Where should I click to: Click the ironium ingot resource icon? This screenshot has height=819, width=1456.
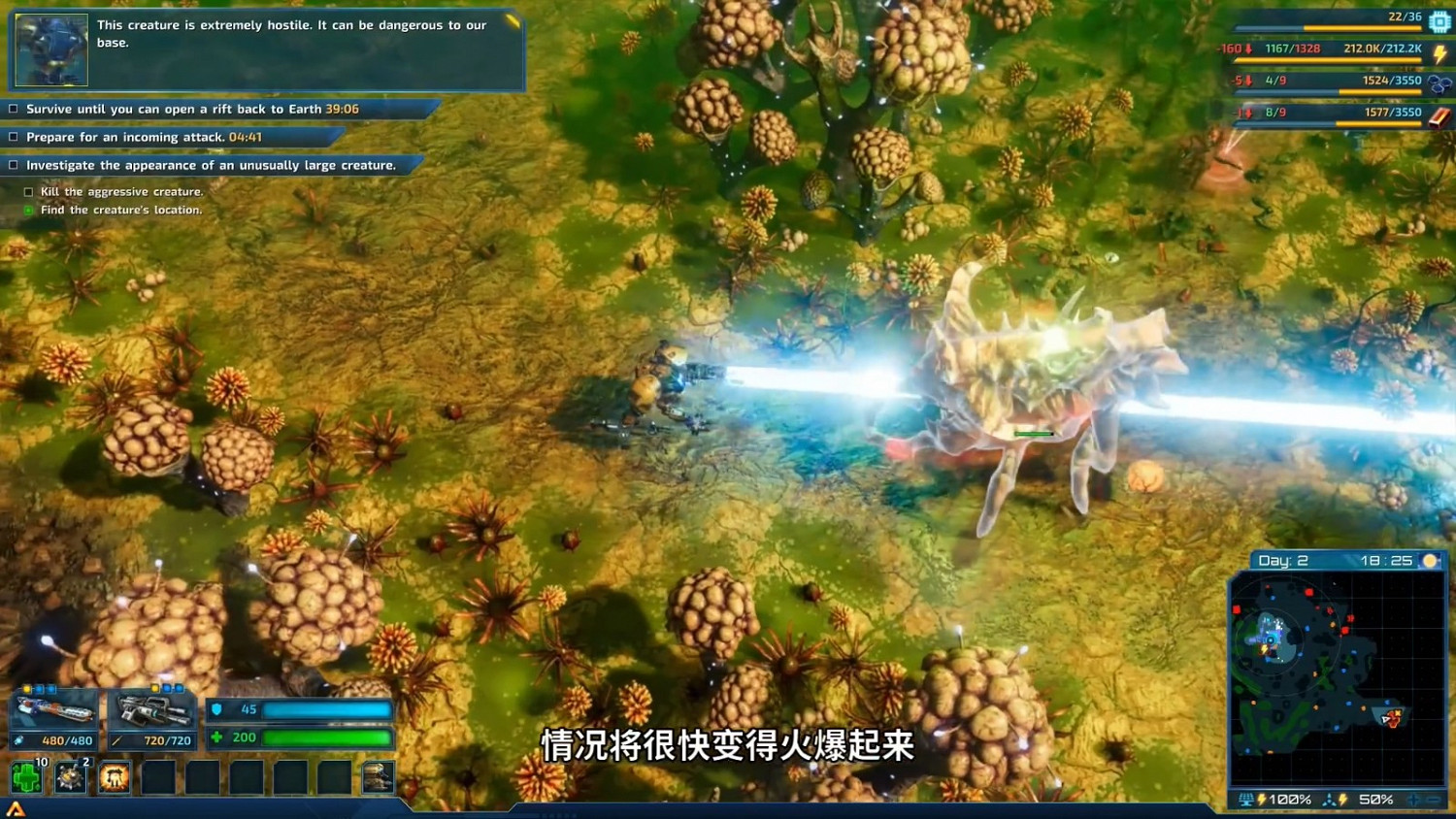coord(1440,115)
